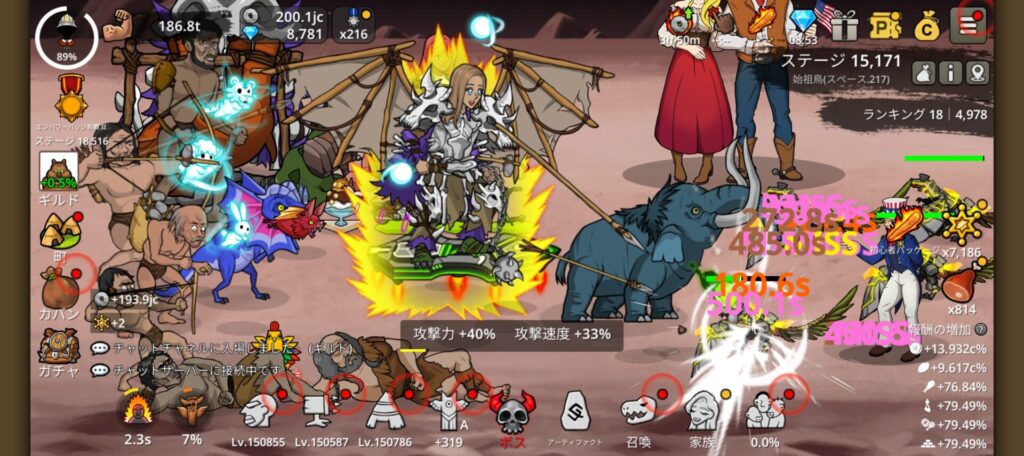Image resolution: width=1024 pixels, height=456 pixels.
Task: Activate the flaming skill showing 2.3s
Action: [137, 410]
